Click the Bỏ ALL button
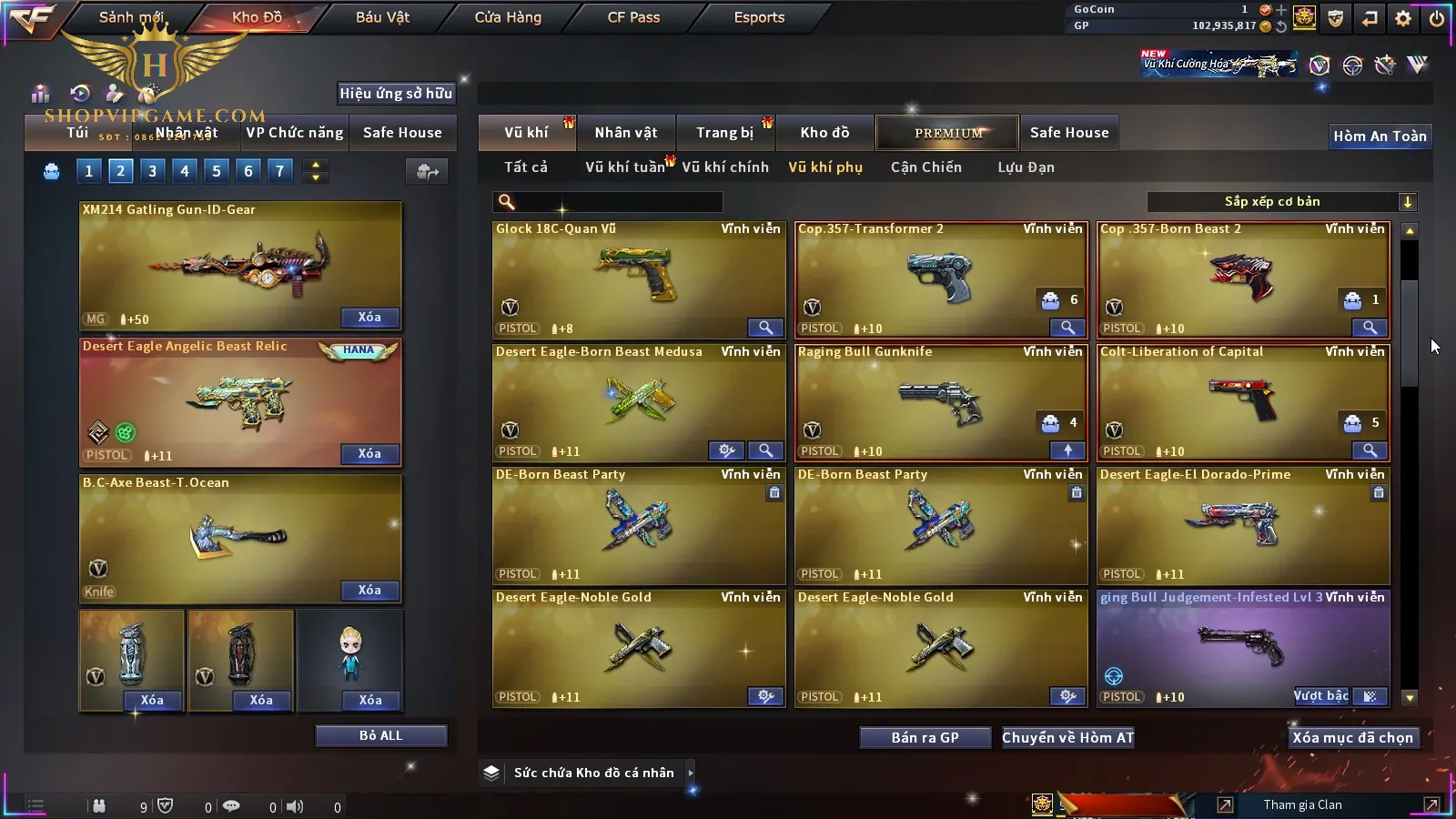This screenshot has height=819, width=1456. (380, 735)
